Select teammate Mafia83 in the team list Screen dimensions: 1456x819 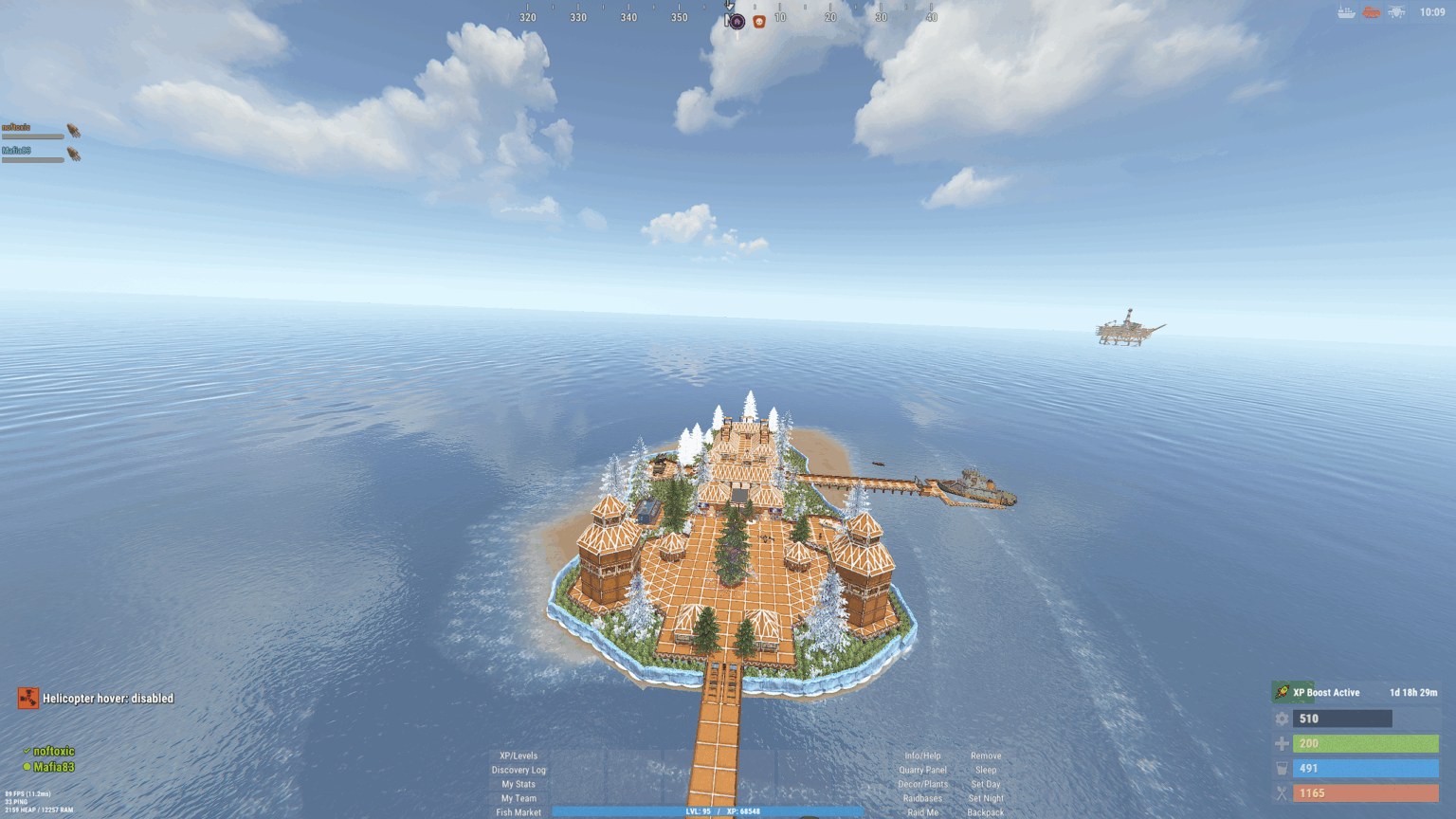pos(55,764)
